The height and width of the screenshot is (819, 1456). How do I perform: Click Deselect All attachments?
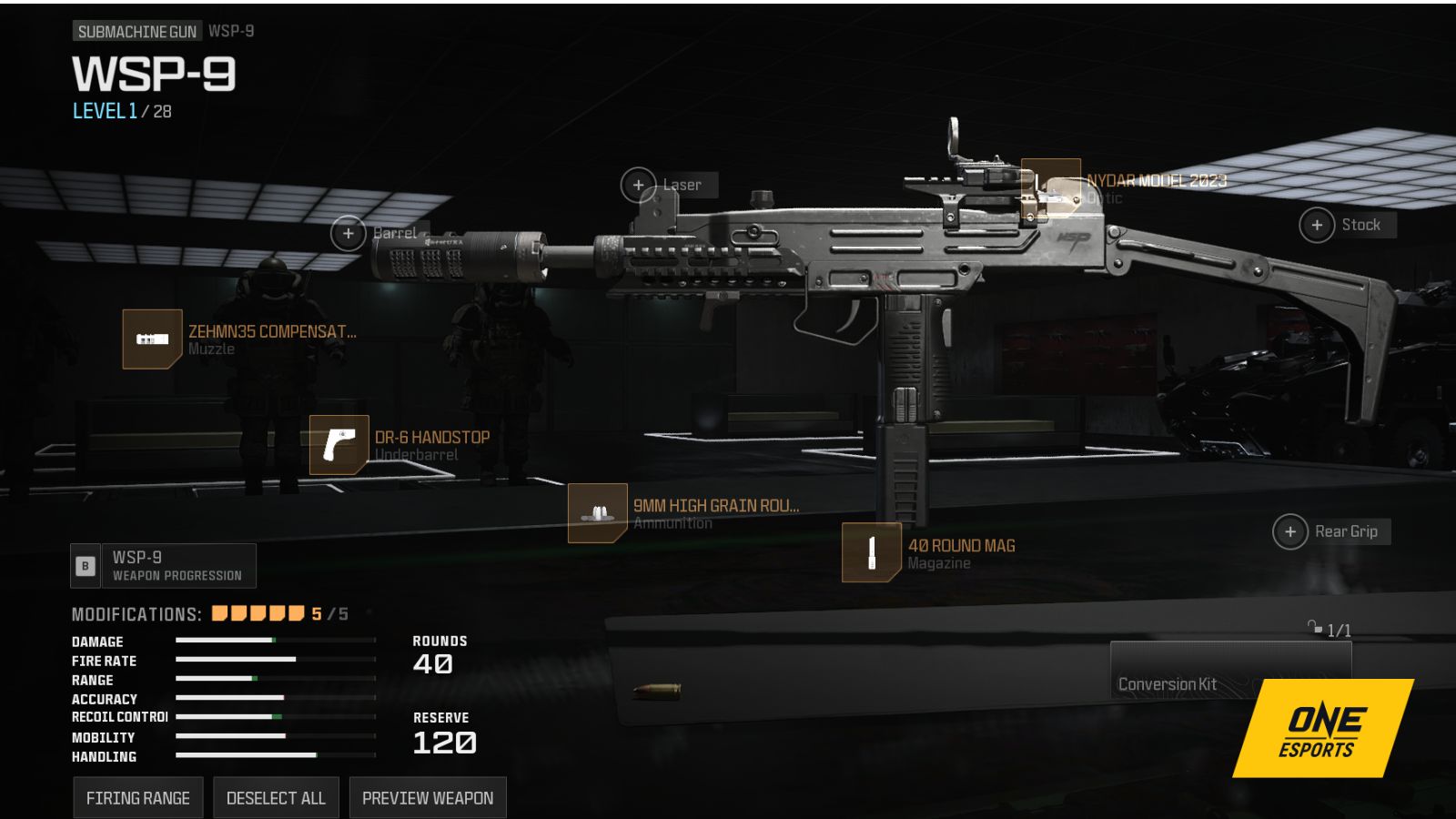click(276, 798)
